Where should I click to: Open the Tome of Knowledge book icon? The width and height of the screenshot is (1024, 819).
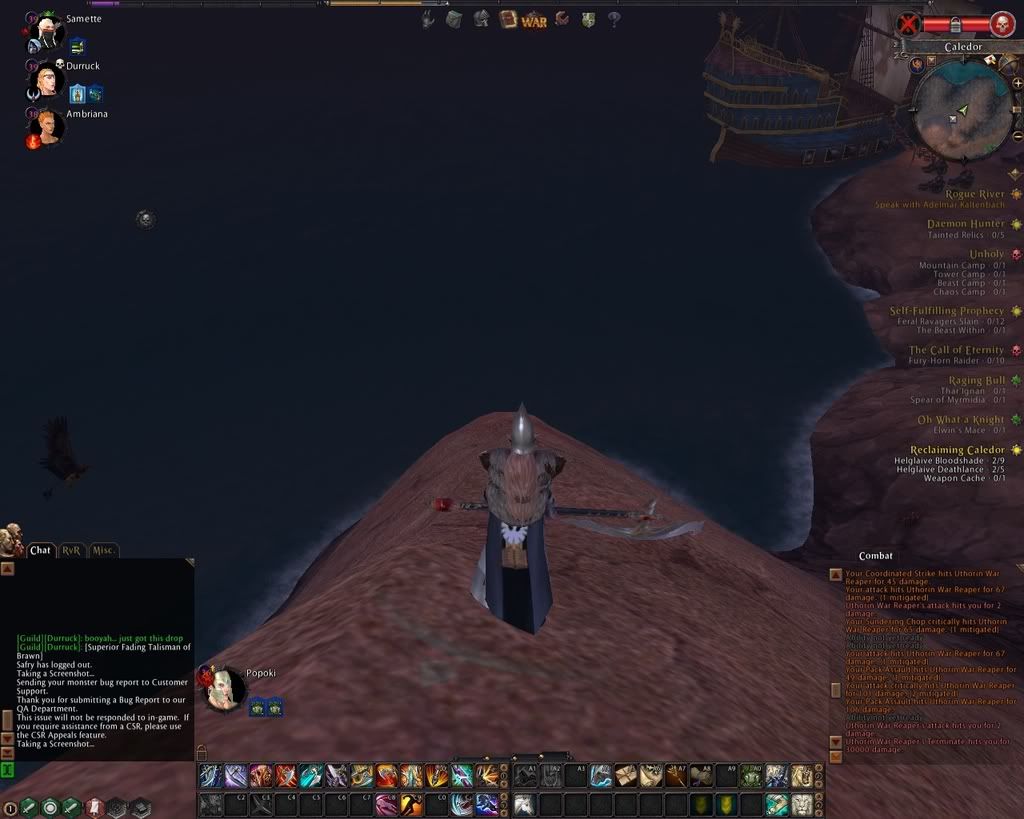pos(508,19)
